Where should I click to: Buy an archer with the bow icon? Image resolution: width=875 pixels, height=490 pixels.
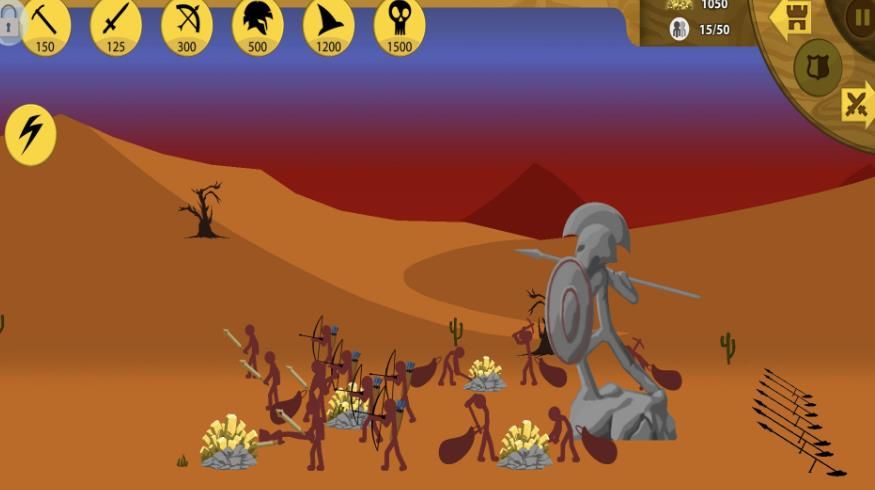click(187, 25)
